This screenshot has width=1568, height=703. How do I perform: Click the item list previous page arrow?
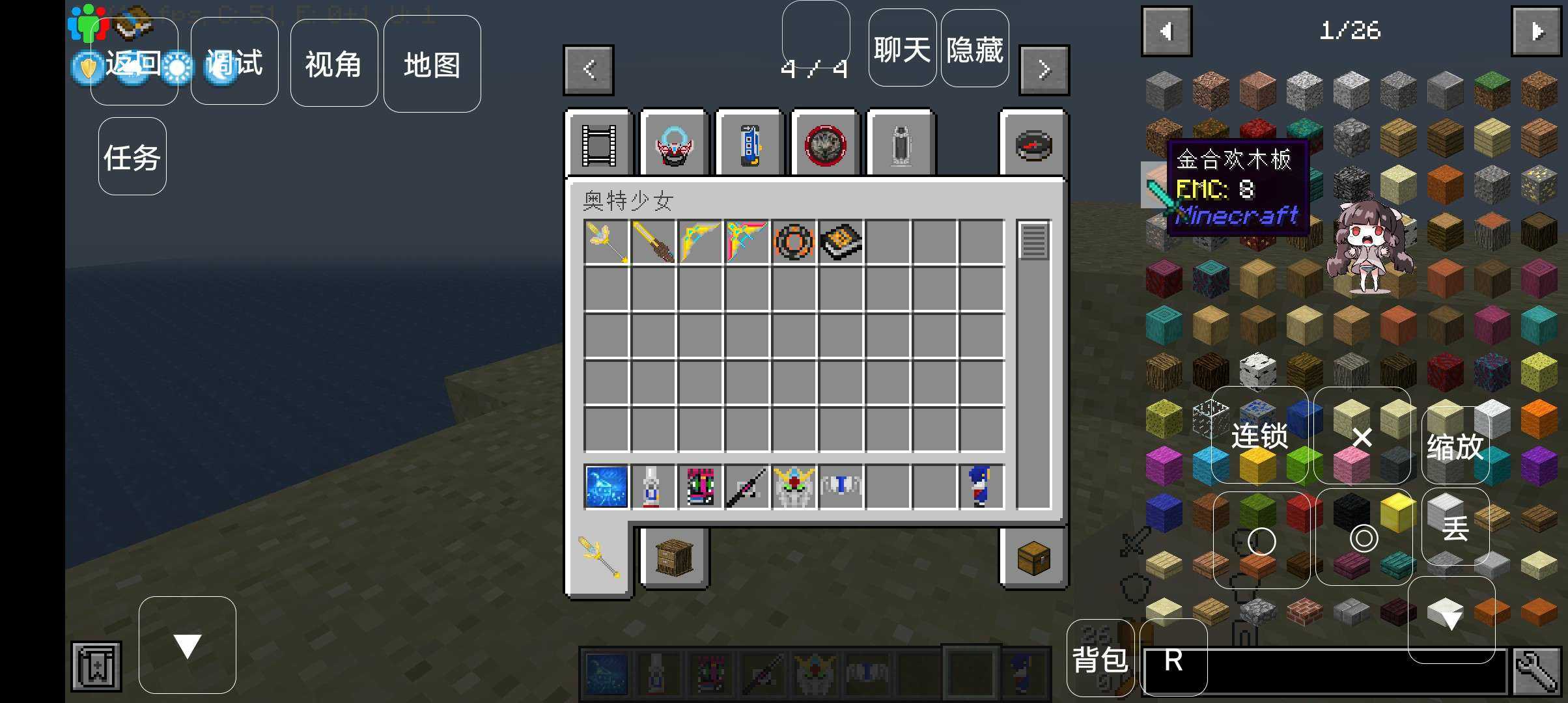[x=1166, y=31]
